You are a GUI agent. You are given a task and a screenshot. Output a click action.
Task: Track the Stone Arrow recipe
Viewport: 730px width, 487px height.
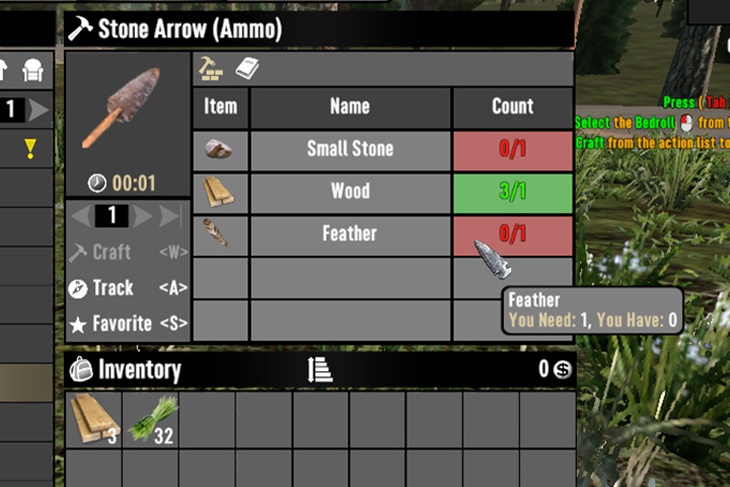pyautogui.click(x=112, y=288)
